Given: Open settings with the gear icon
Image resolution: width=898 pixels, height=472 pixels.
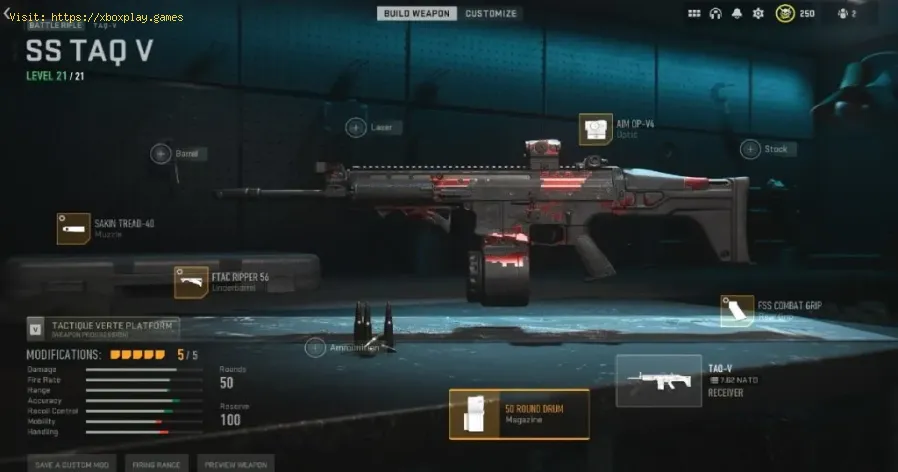Looking at the screenshot, I should click(x=758, y=14).
